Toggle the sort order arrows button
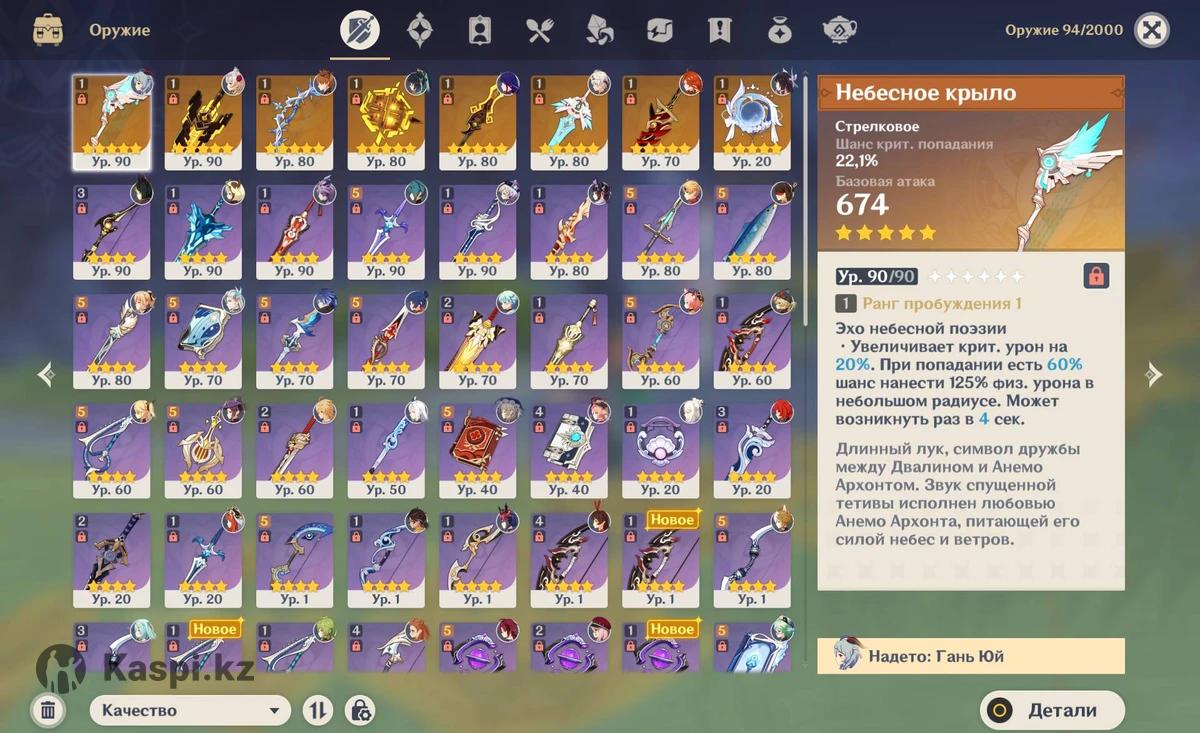The height and width of the screenshot is (733, 1200). tap(318, 711)
